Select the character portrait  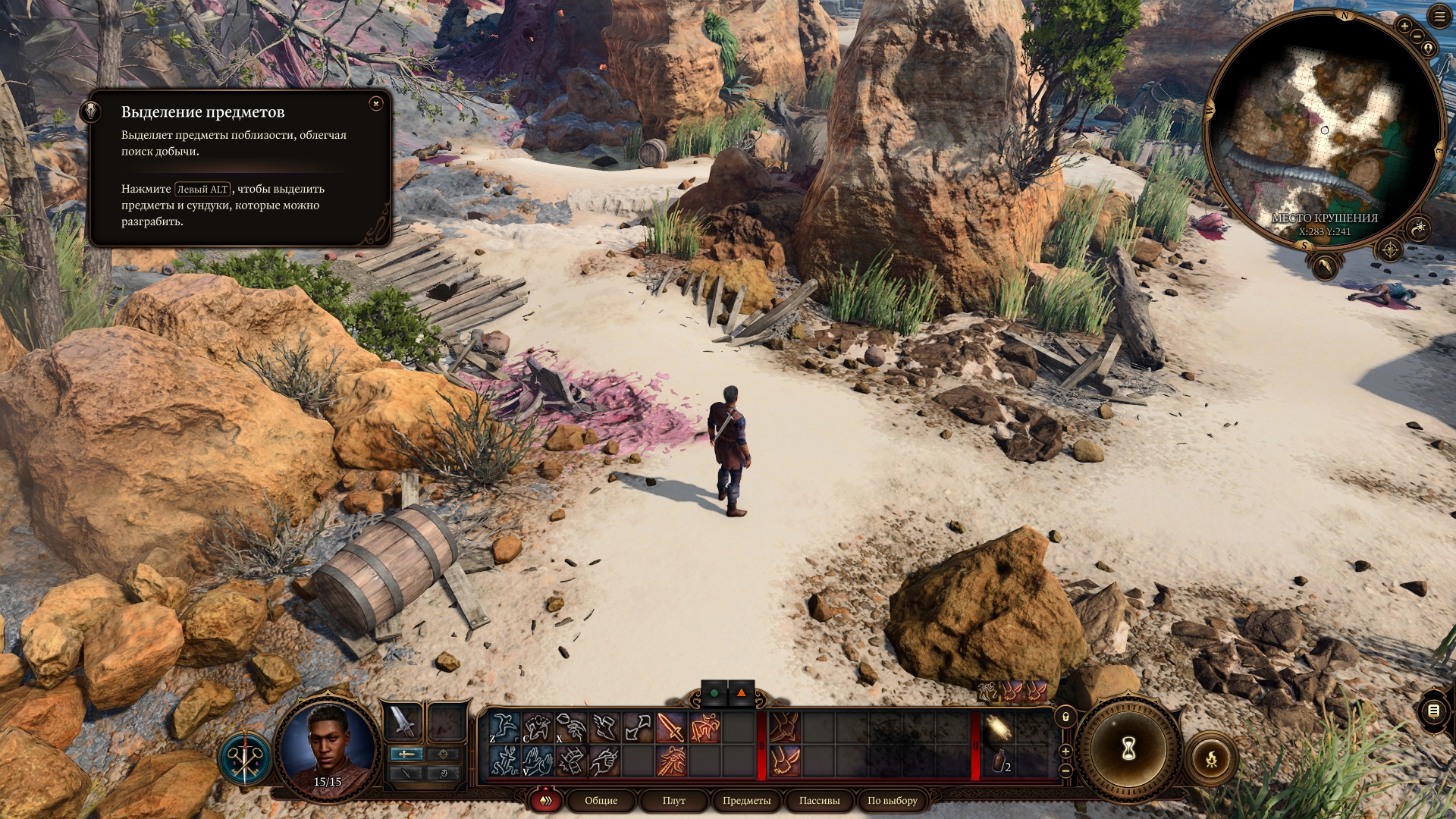(x=328, y=747)
